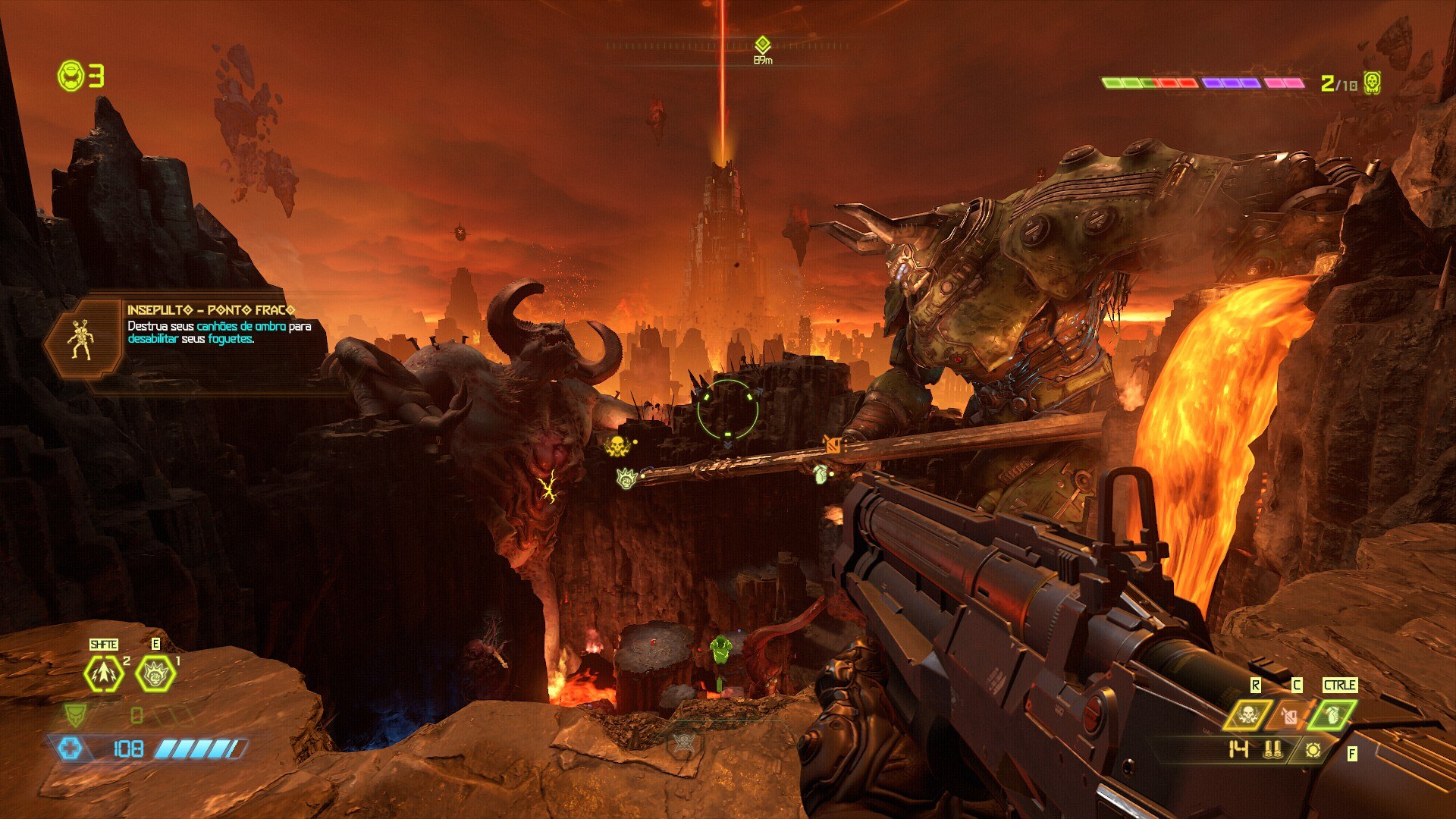Image resolution: width=1456 pixels, height=819 pixels.
Task: Click the demon skull counter icon
Action: point(1371,83)
